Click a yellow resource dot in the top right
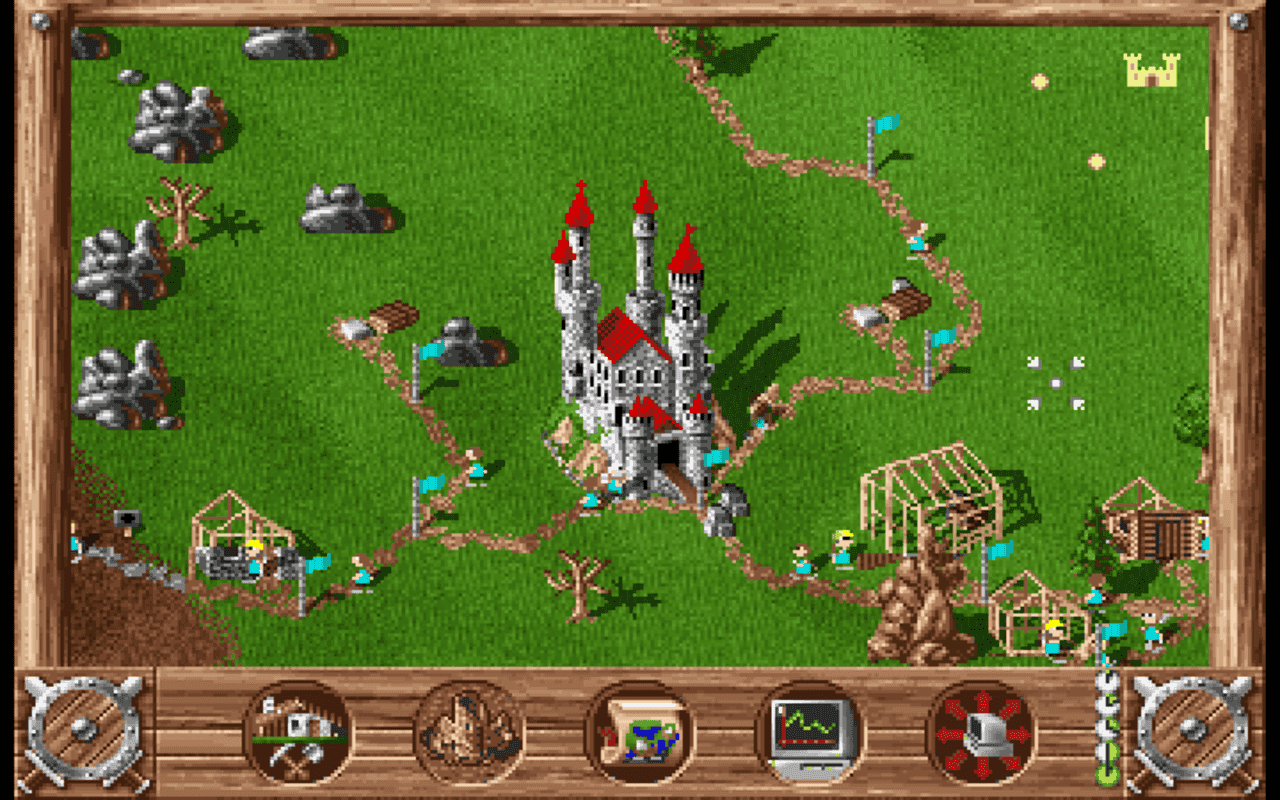1280x800 pixels. (1042, 79)
